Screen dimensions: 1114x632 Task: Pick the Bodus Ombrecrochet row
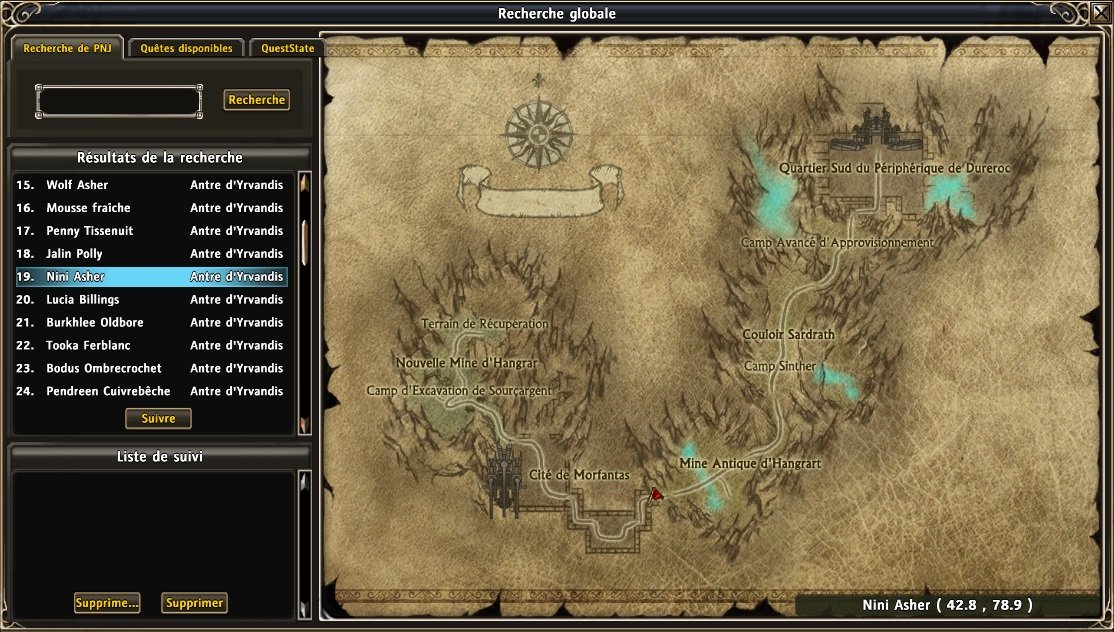pyautogui.click(x=150, y=369)
